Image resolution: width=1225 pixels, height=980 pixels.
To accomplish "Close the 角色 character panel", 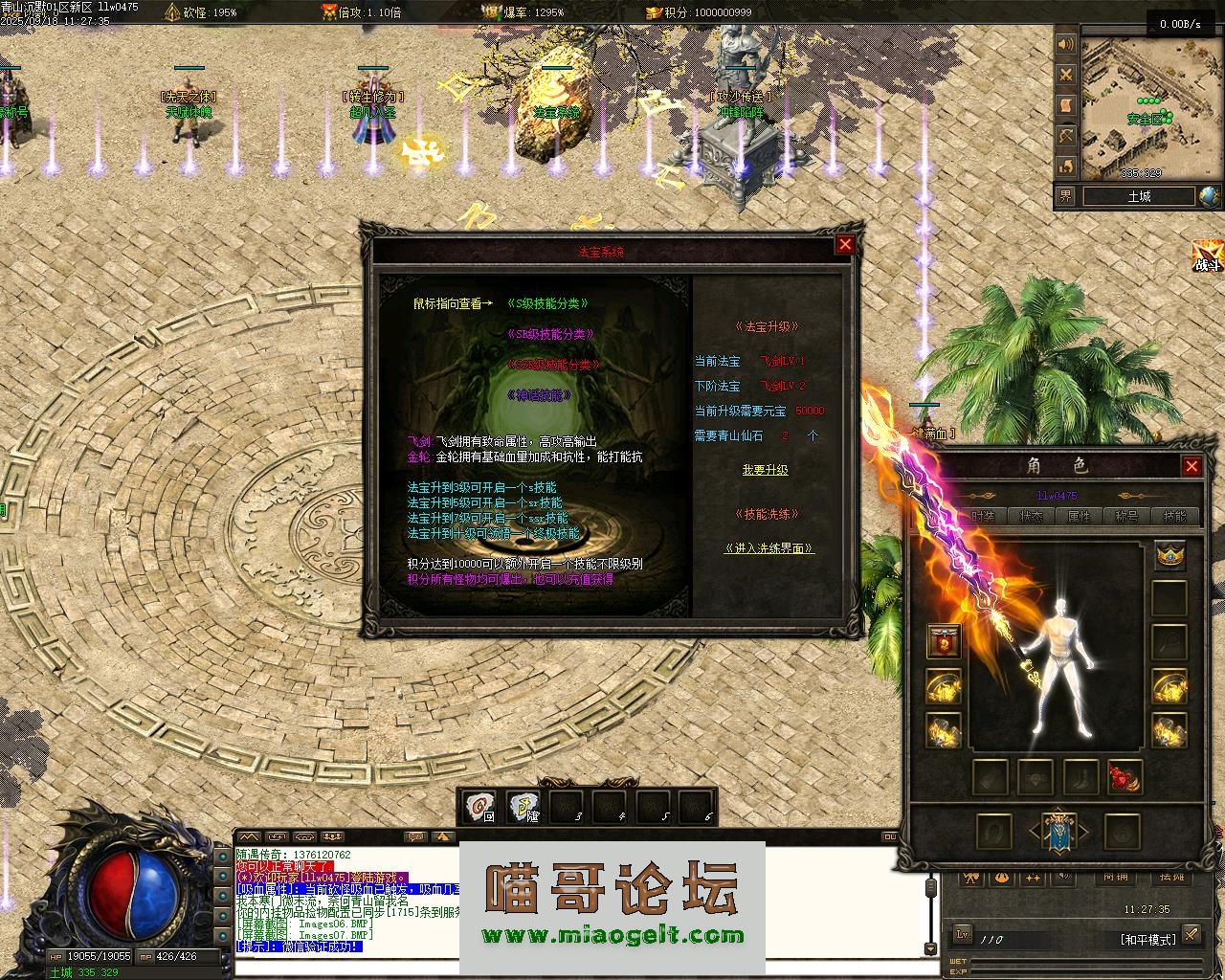I will point(1192,466).
